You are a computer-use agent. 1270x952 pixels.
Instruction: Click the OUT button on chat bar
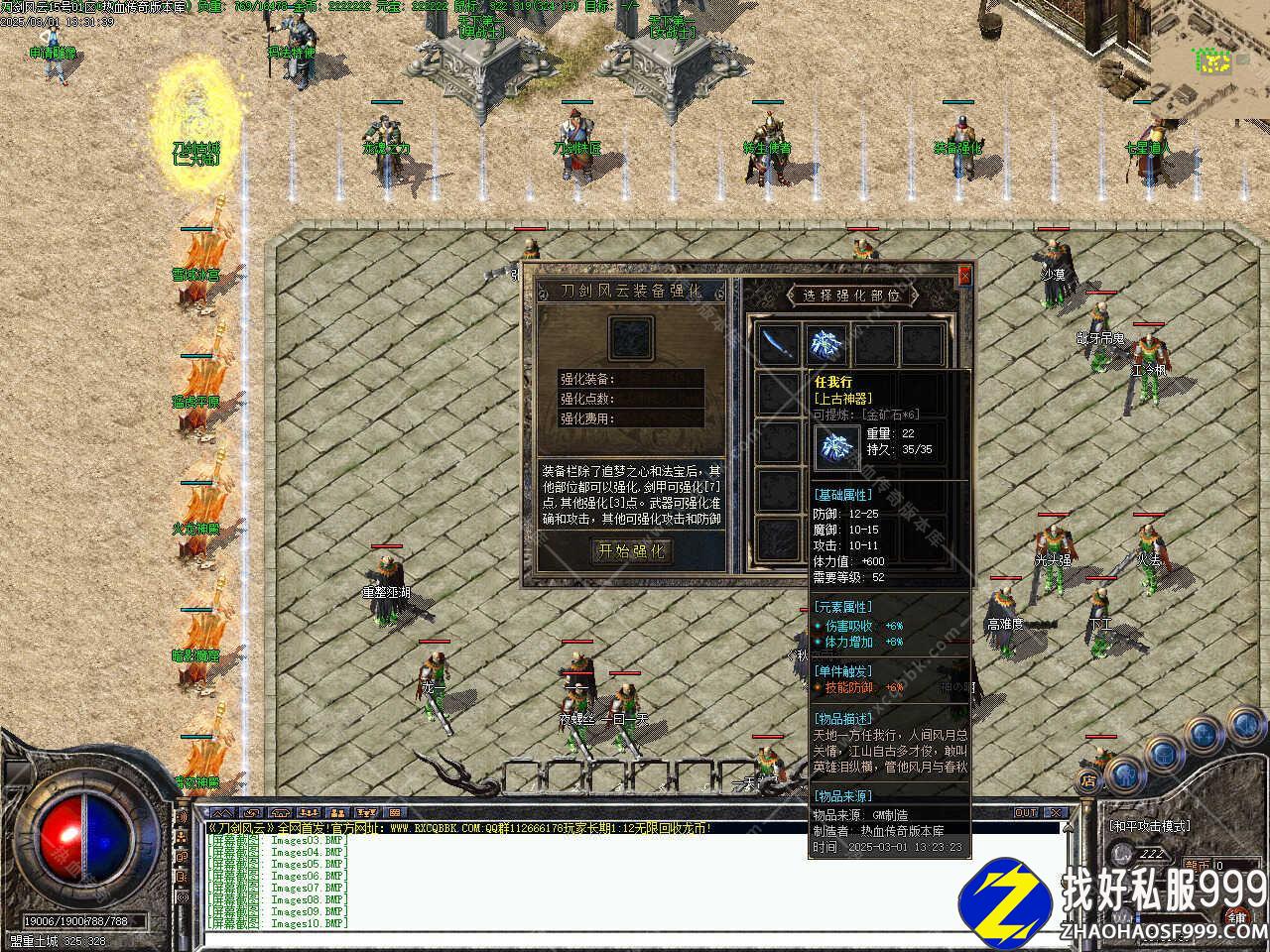(x=1026, y=813)
